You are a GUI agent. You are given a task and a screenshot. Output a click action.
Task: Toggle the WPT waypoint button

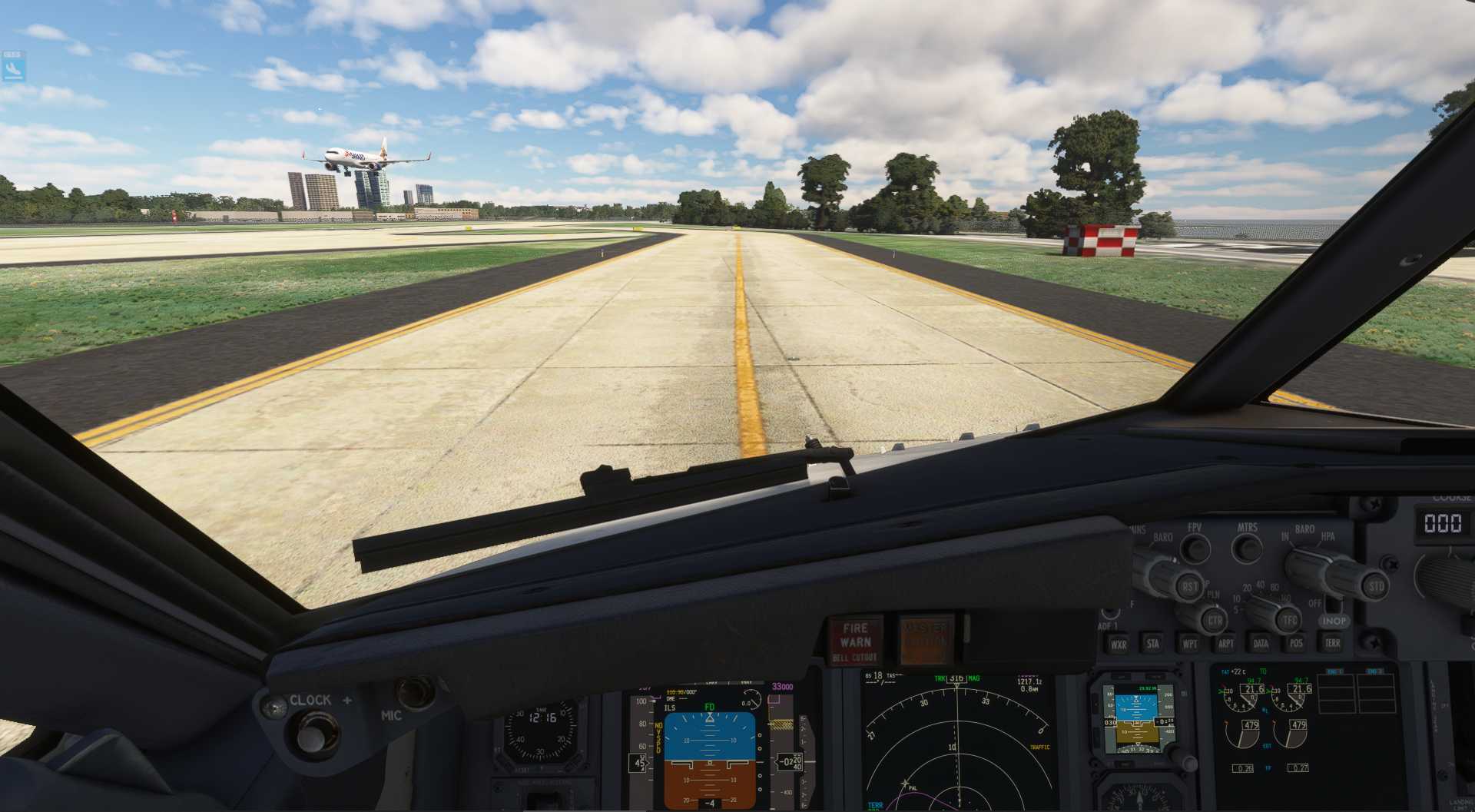coord(1189,644)
